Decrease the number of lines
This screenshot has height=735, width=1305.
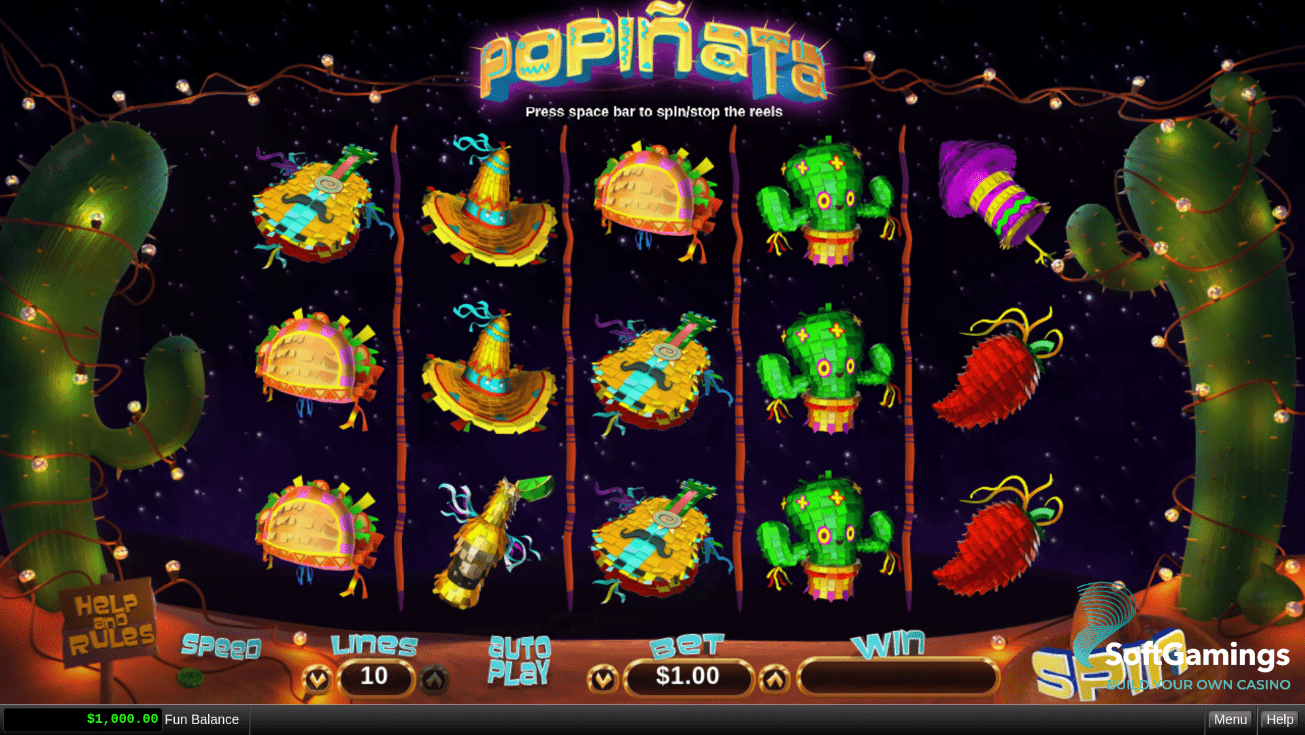[317, 679]
